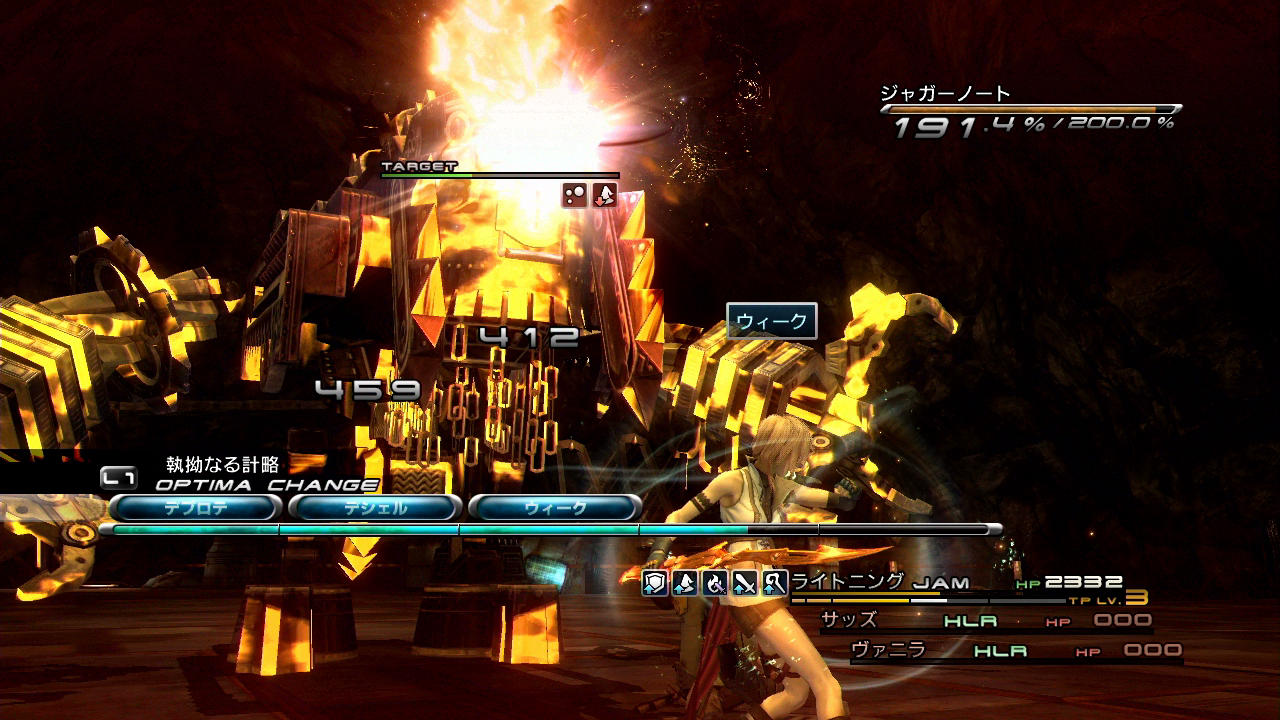Click the sword-with-up-arrow buff icon
1280x720 pixels.
pos(744,583)
